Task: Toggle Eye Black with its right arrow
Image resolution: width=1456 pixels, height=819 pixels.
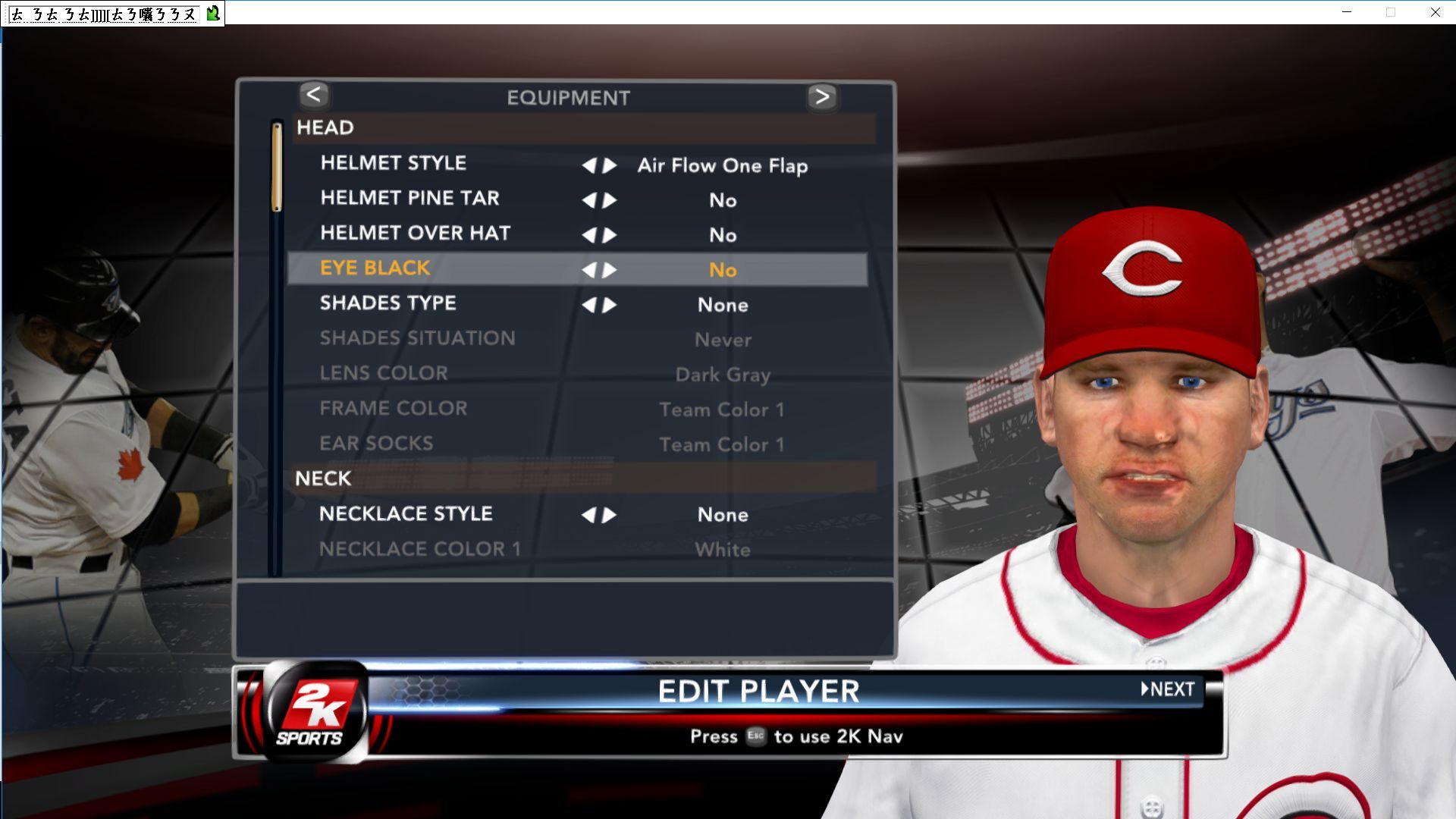Action: pos(610,270)
